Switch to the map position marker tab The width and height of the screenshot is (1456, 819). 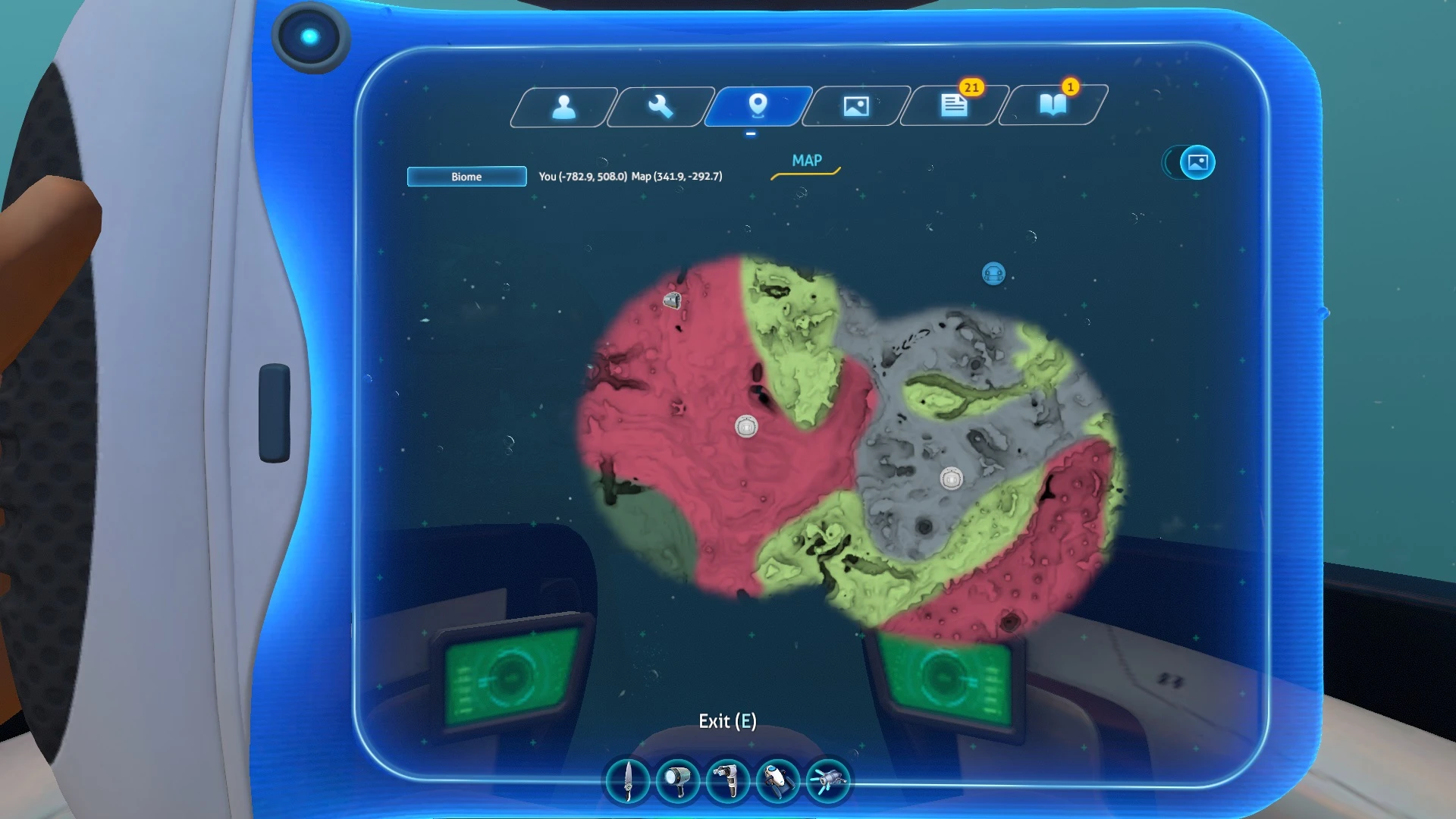pyautogui.click(x=758, y=106)
